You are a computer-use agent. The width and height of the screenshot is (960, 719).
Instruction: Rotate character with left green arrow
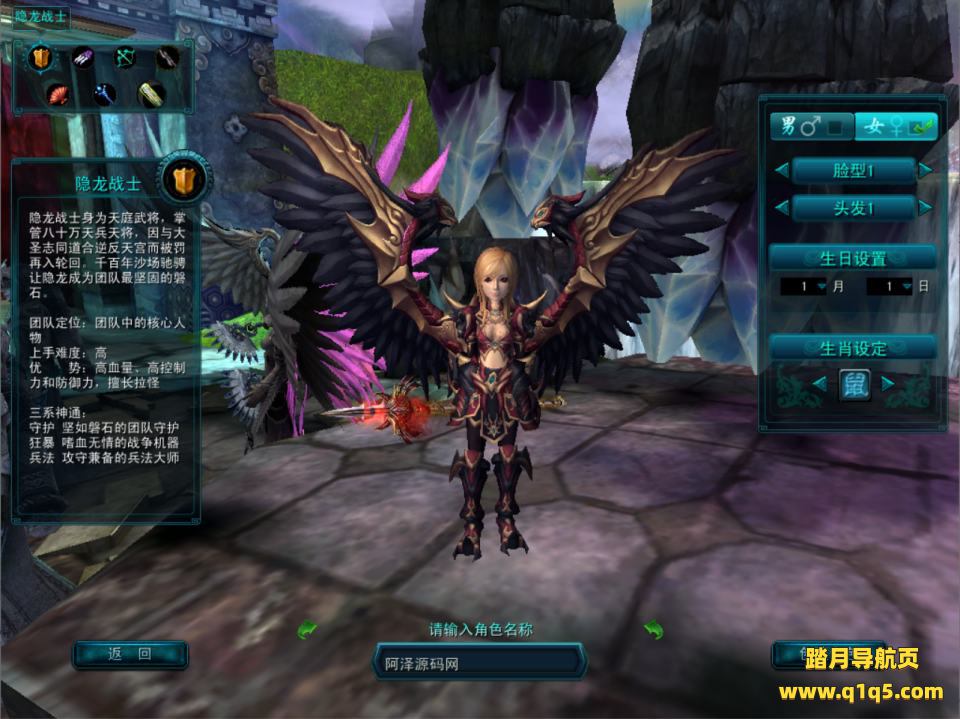tap(307, 629)
